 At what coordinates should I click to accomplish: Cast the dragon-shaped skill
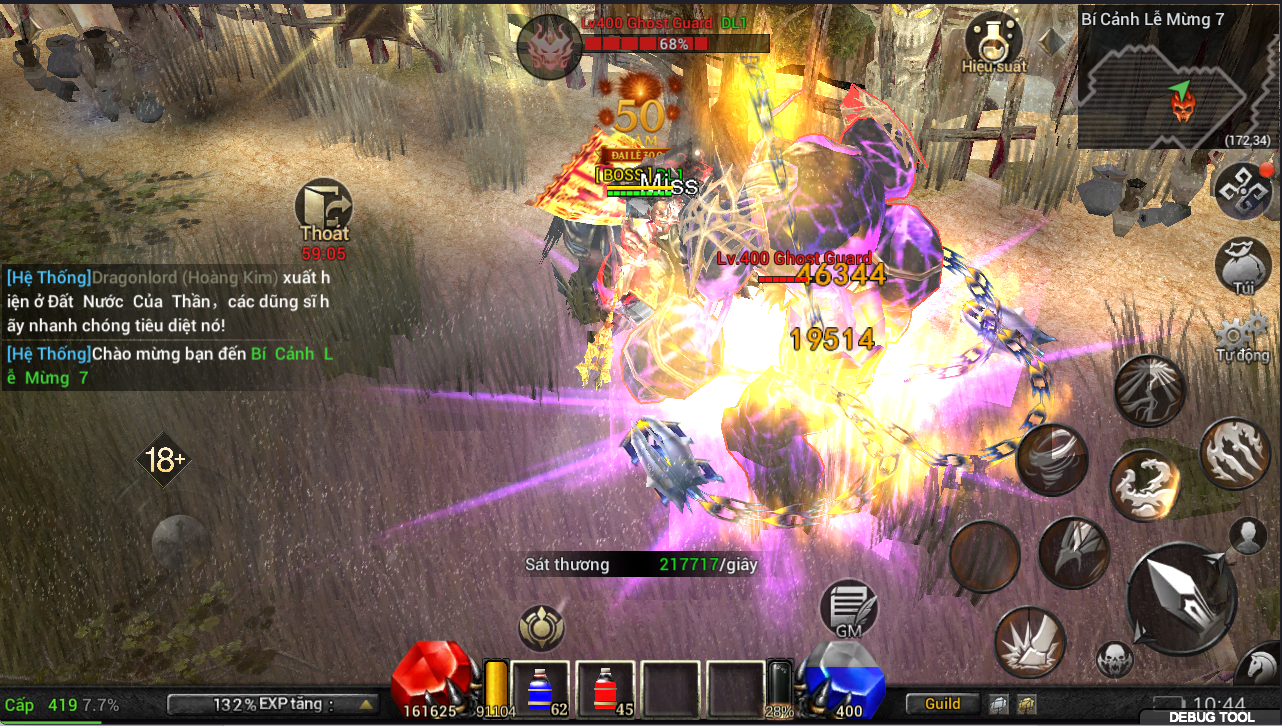click(1146, 484)
